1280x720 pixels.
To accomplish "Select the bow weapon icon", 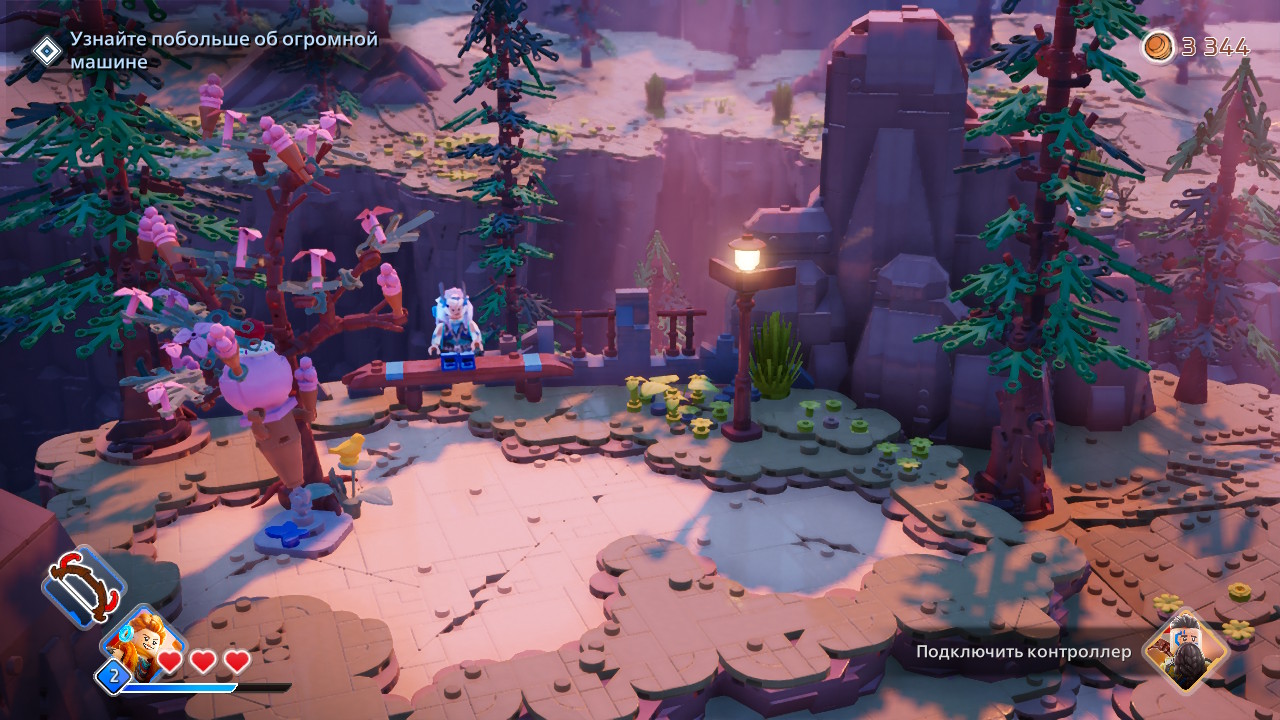I will coord(84,586).
